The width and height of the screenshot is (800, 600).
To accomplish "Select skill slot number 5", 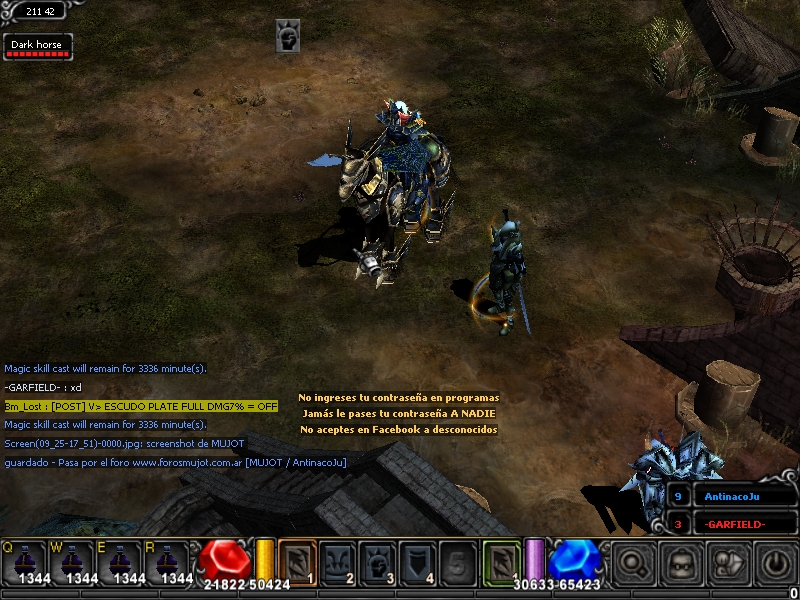I will tap(457, 561).
